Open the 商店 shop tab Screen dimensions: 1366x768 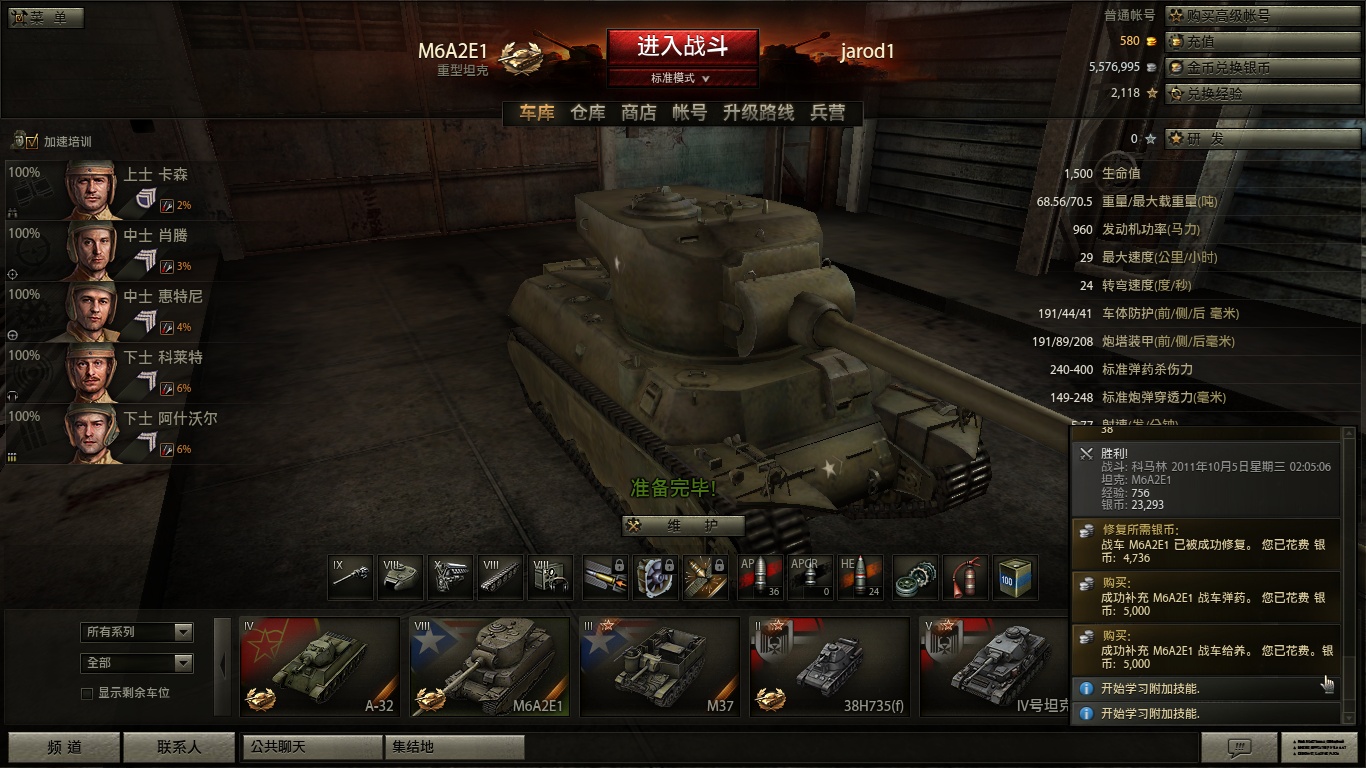(x=639, y=113)
